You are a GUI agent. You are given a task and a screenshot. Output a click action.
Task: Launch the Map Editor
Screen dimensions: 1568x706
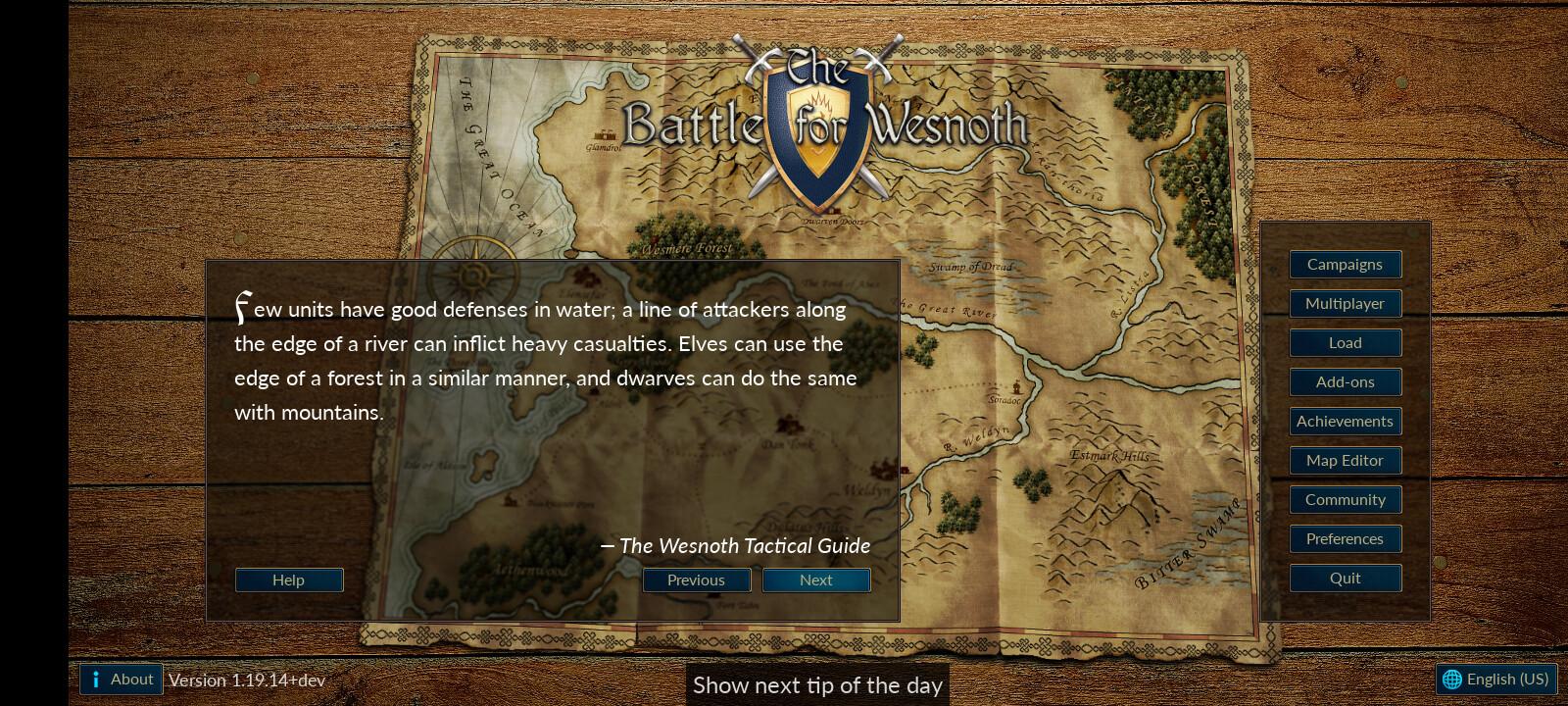(1345, 461)
